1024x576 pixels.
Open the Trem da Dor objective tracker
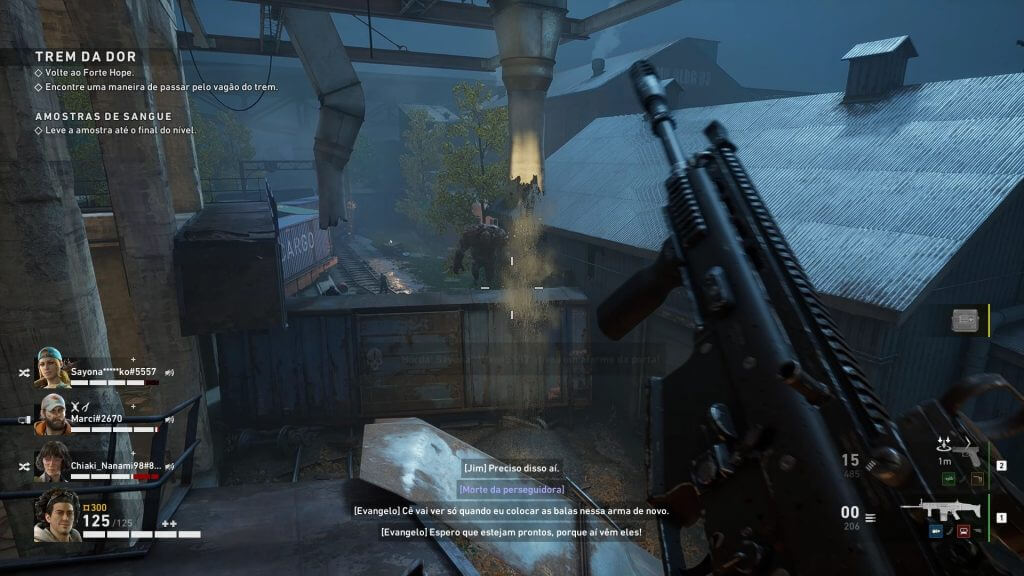(86, 57)
